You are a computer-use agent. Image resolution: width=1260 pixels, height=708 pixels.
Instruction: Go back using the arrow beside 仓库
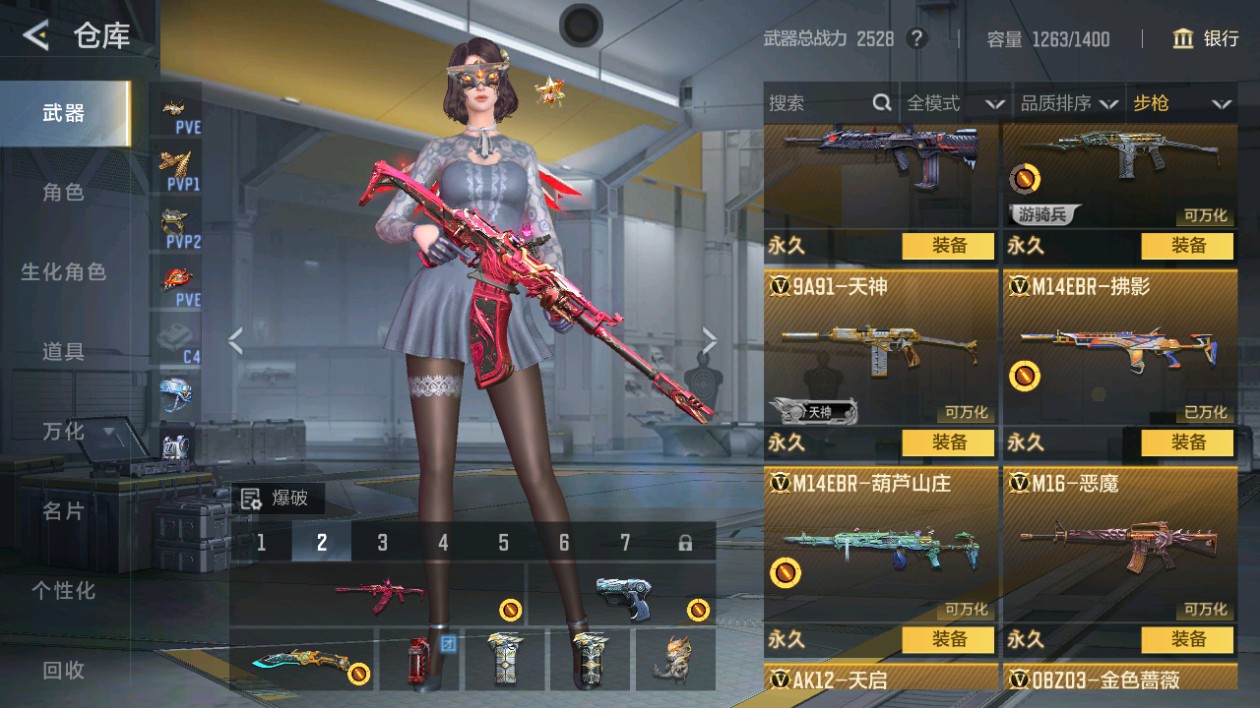(36, 37)
